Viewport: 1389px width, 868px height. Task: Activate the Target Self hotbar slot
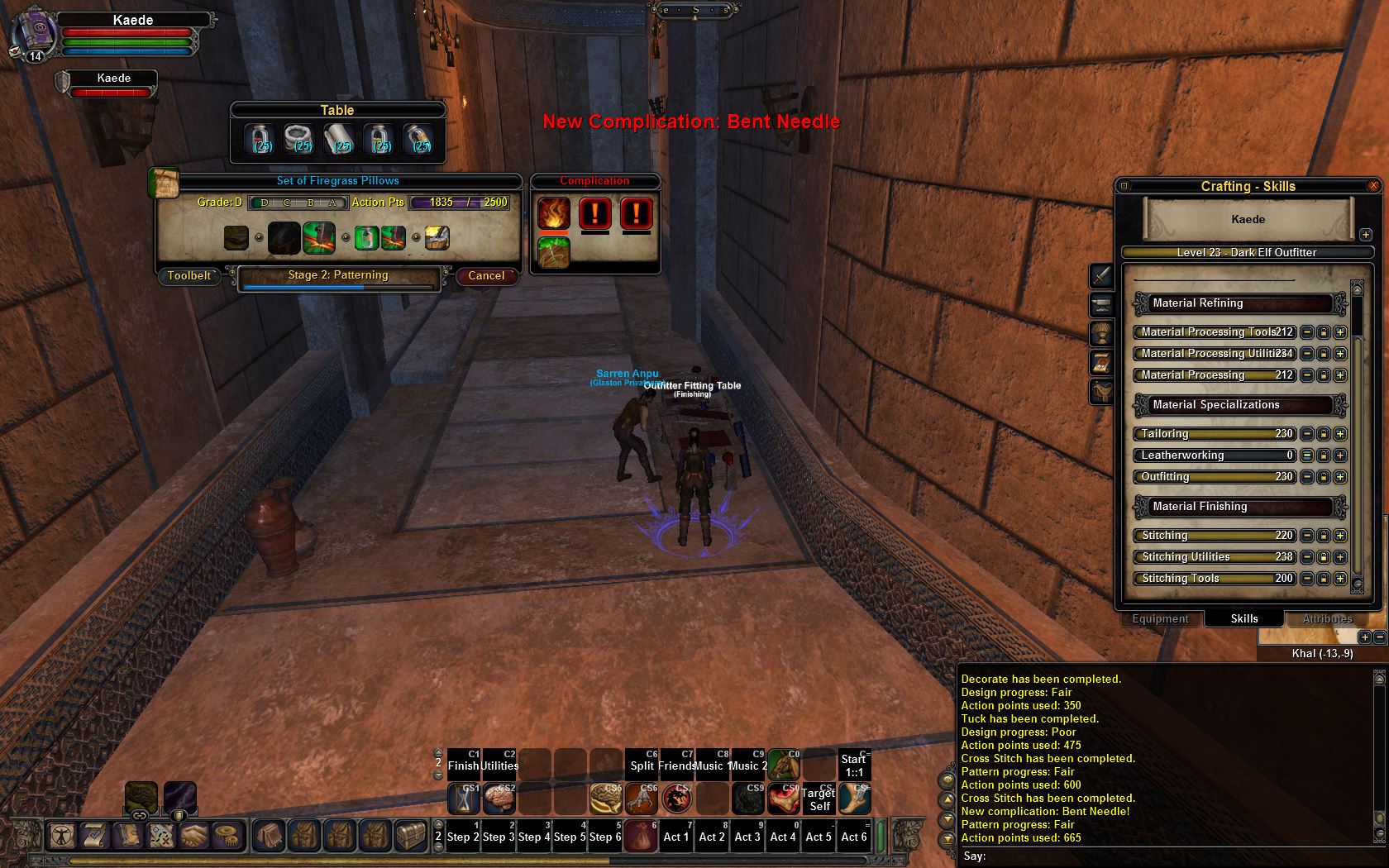tap(819, 799)
